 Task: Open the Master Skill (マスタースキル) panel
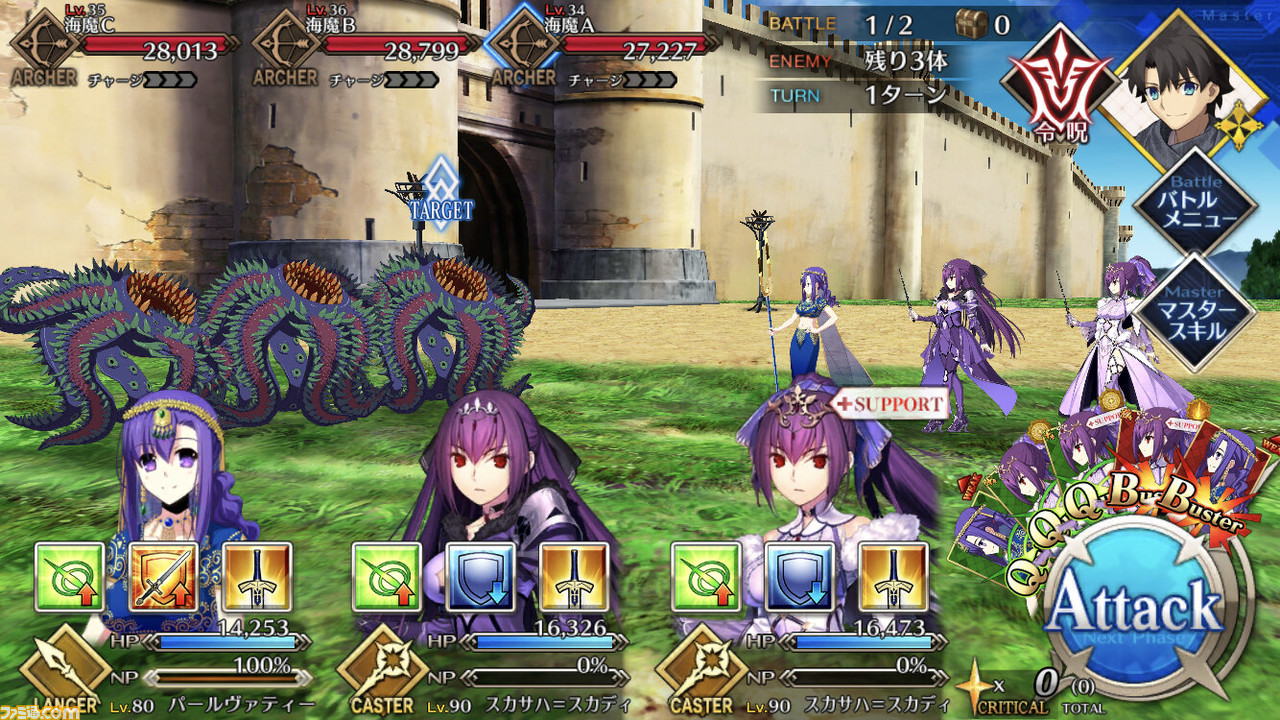click(1192, 311)
